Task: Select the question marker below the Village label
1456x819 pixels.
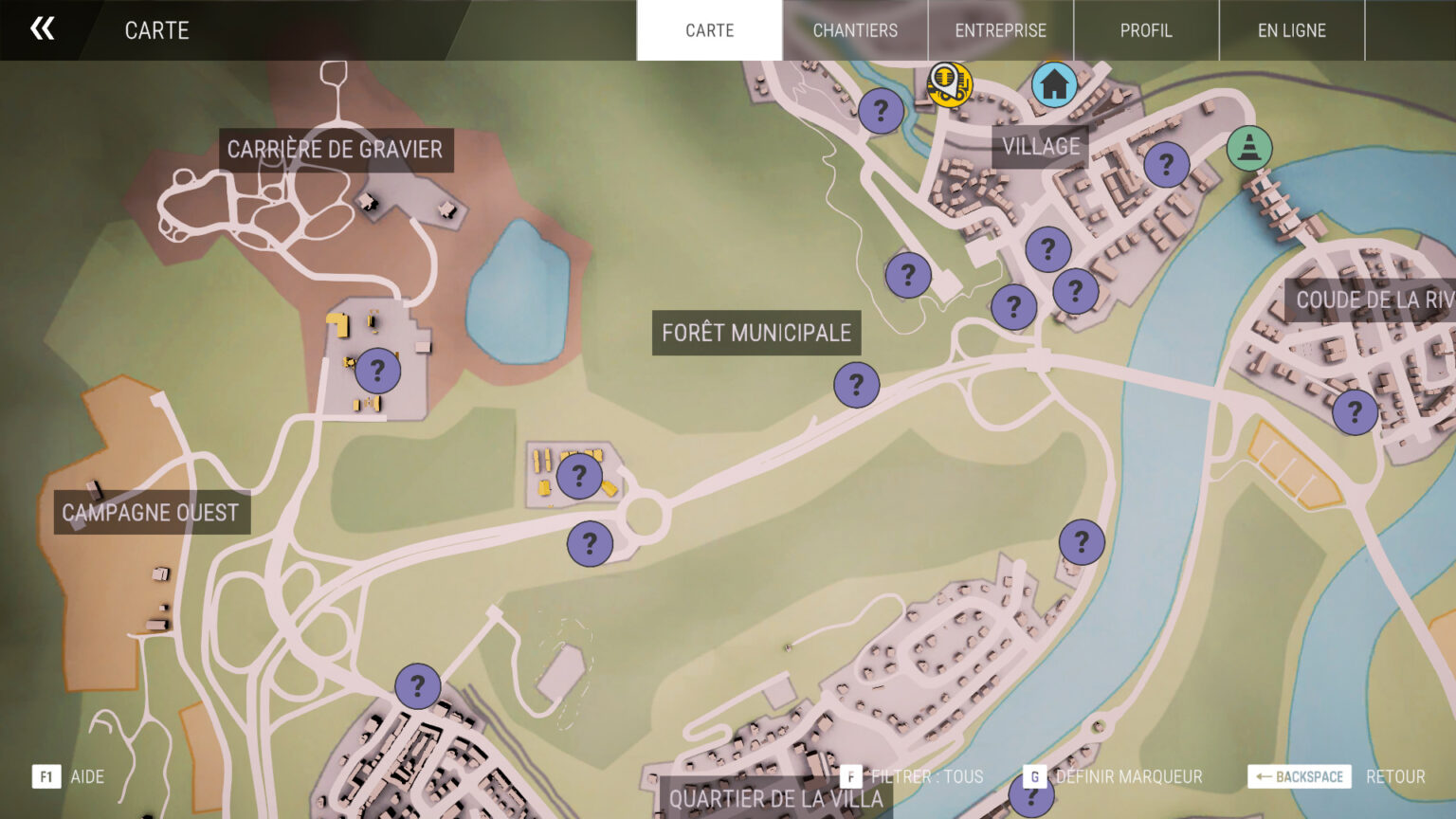Action: pos(1046,250)
